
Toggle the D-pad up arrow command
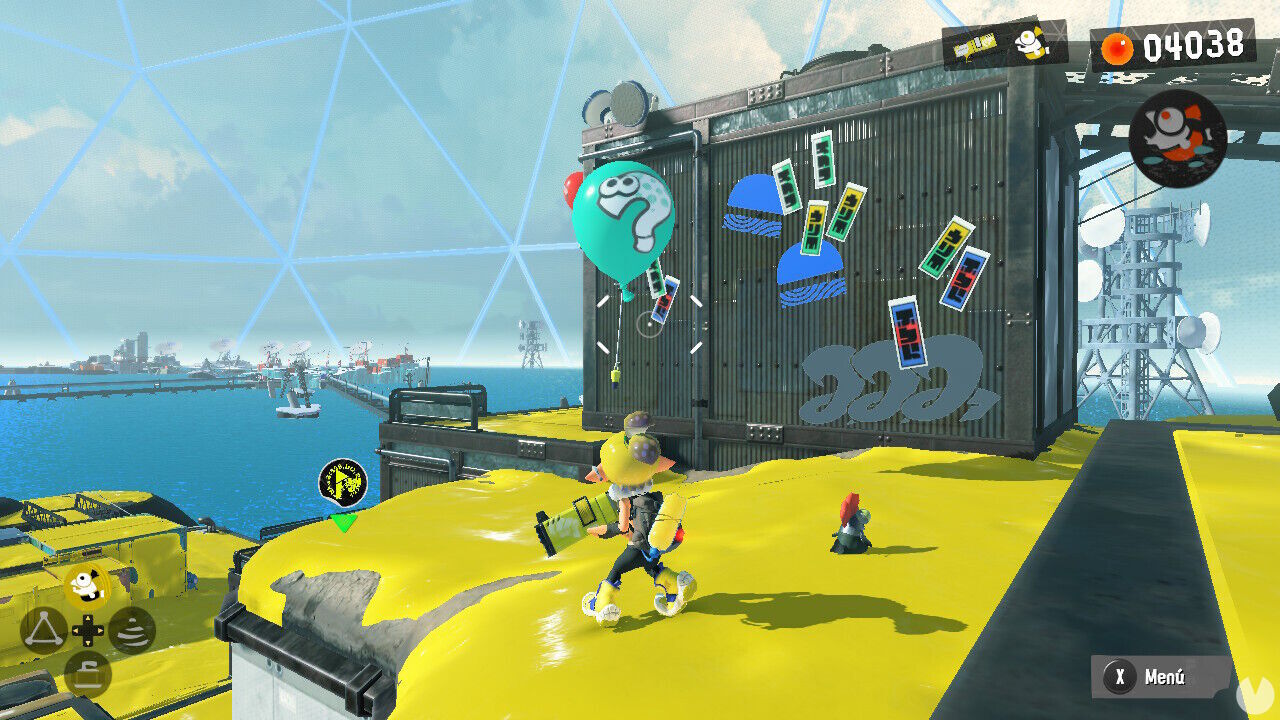pos(89,618)
